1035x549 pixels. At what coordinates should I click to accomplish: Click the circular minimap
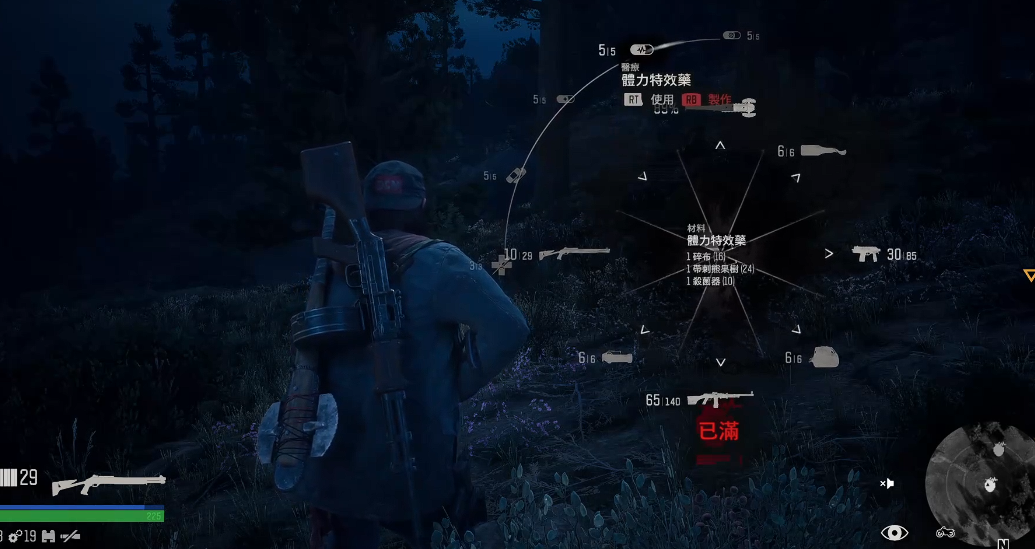[x=980, y=478]
